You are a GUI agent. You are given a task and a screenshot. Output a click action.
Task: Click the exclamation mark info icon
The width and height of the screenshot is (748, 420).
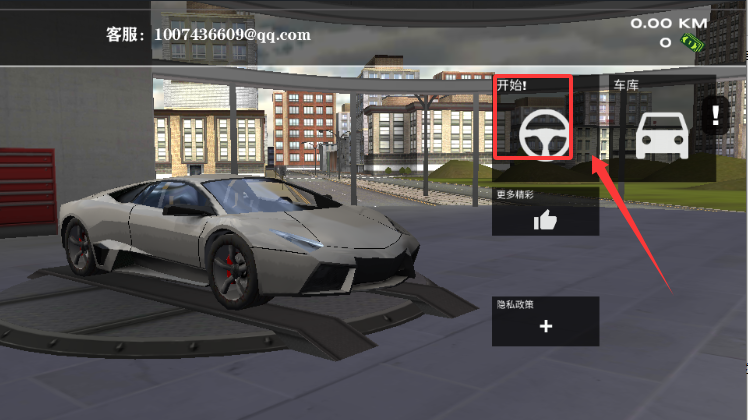(x=715, y=115)
